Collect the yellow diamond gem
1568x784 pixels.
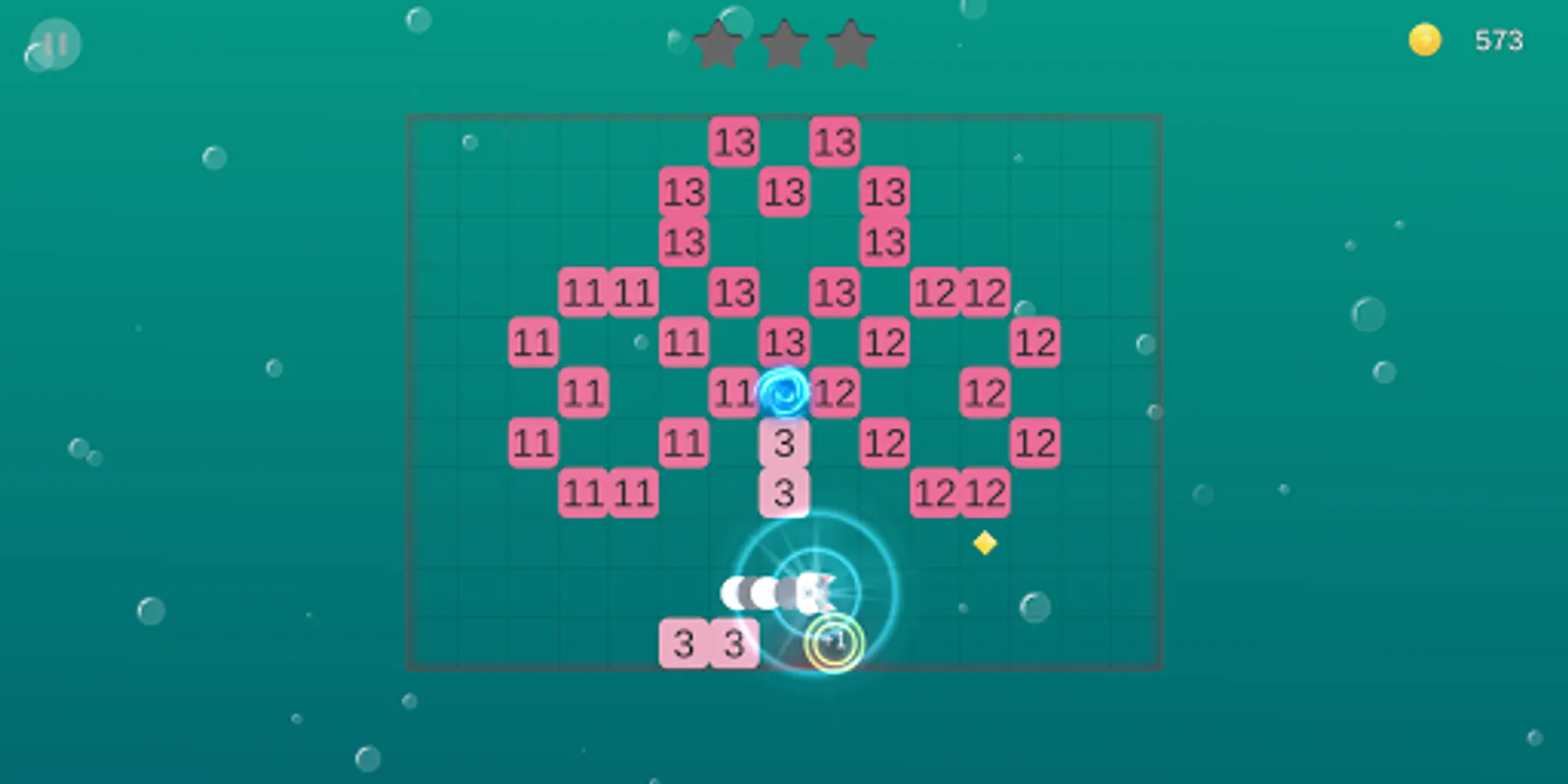coord(985,544)
